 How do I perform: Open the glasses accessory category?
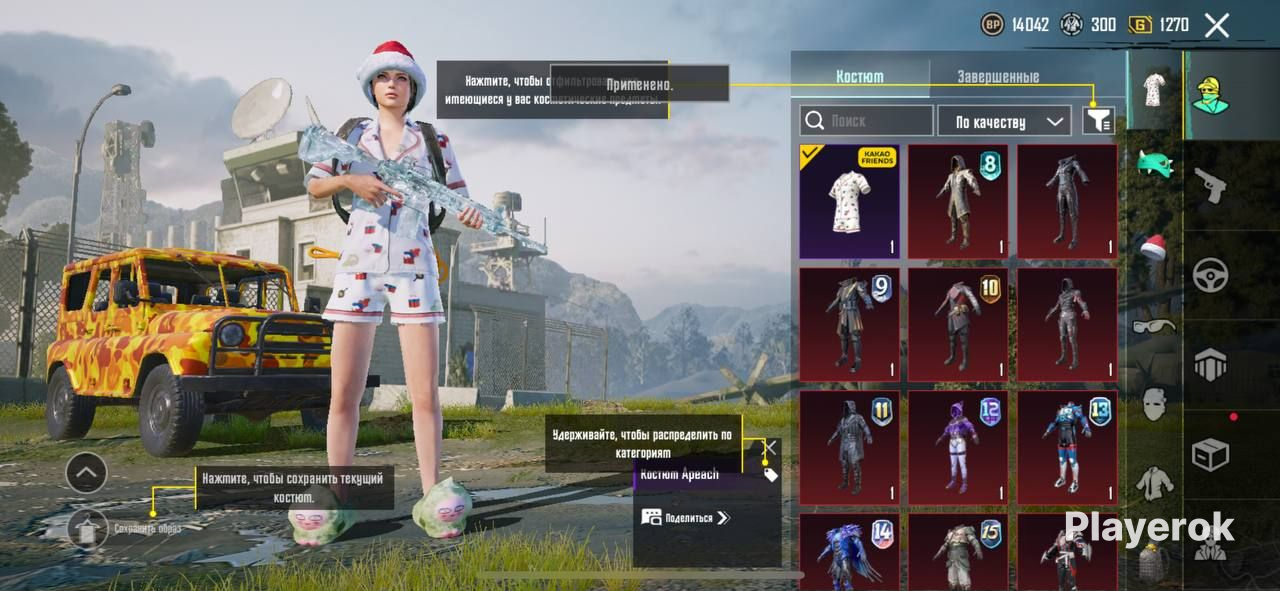[x=1155, y=325]
